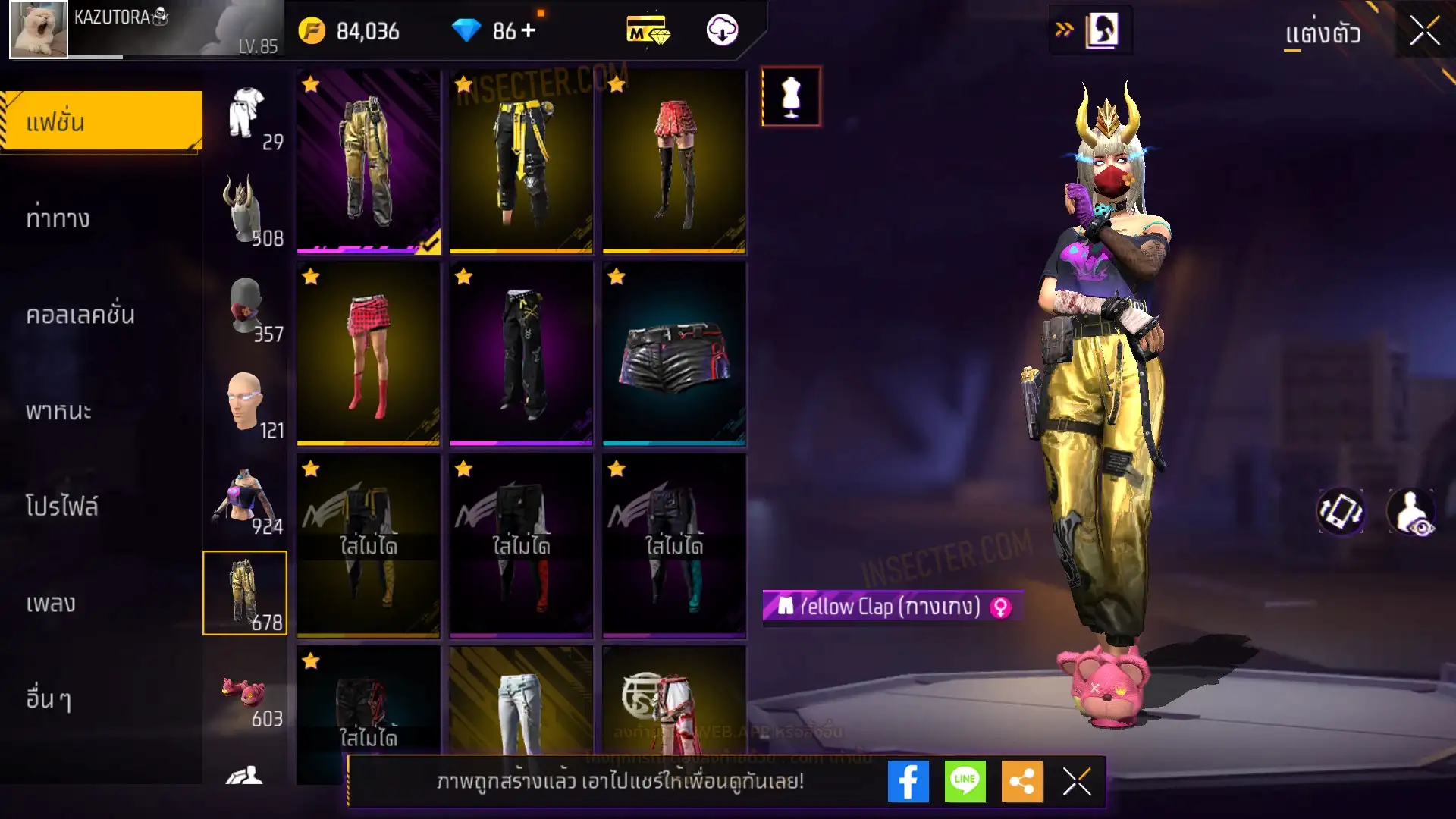This screenshot has height=819, width=1456.
Task: Open the mask category numbered 357
Action: click(246, 307)
